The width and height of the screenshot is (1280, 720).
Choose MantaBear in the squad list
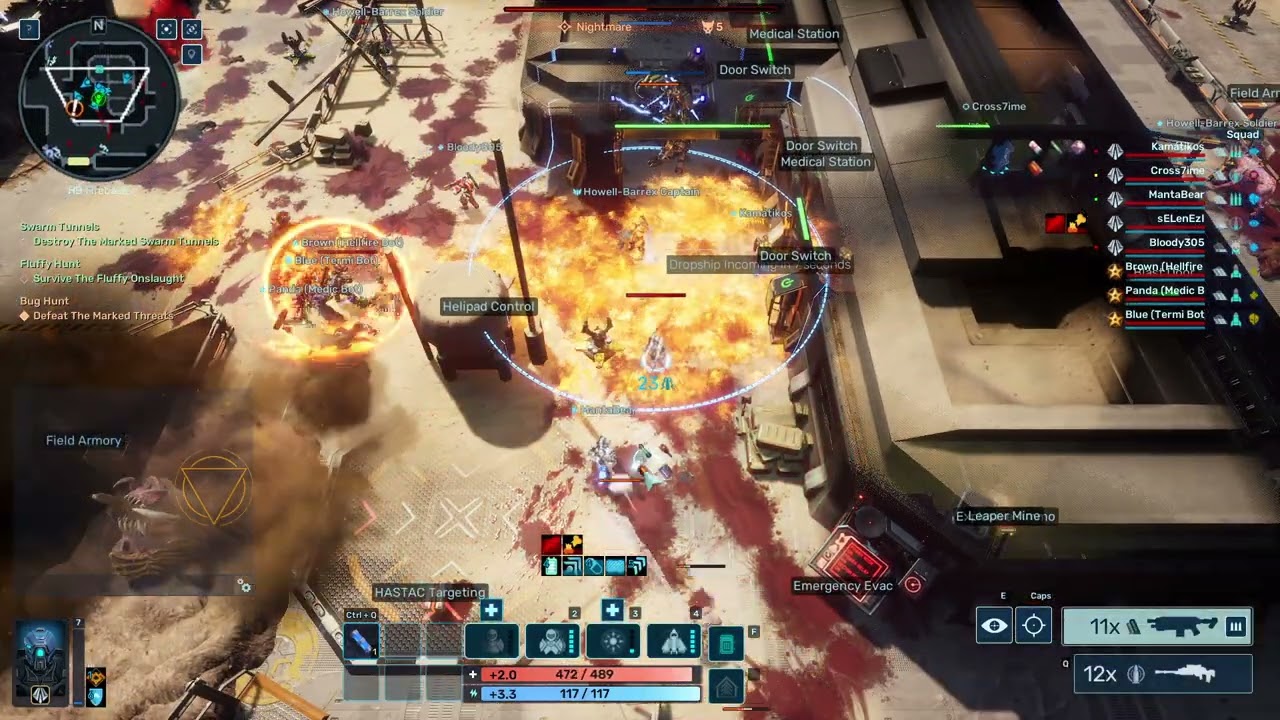tap(1176, 195)
